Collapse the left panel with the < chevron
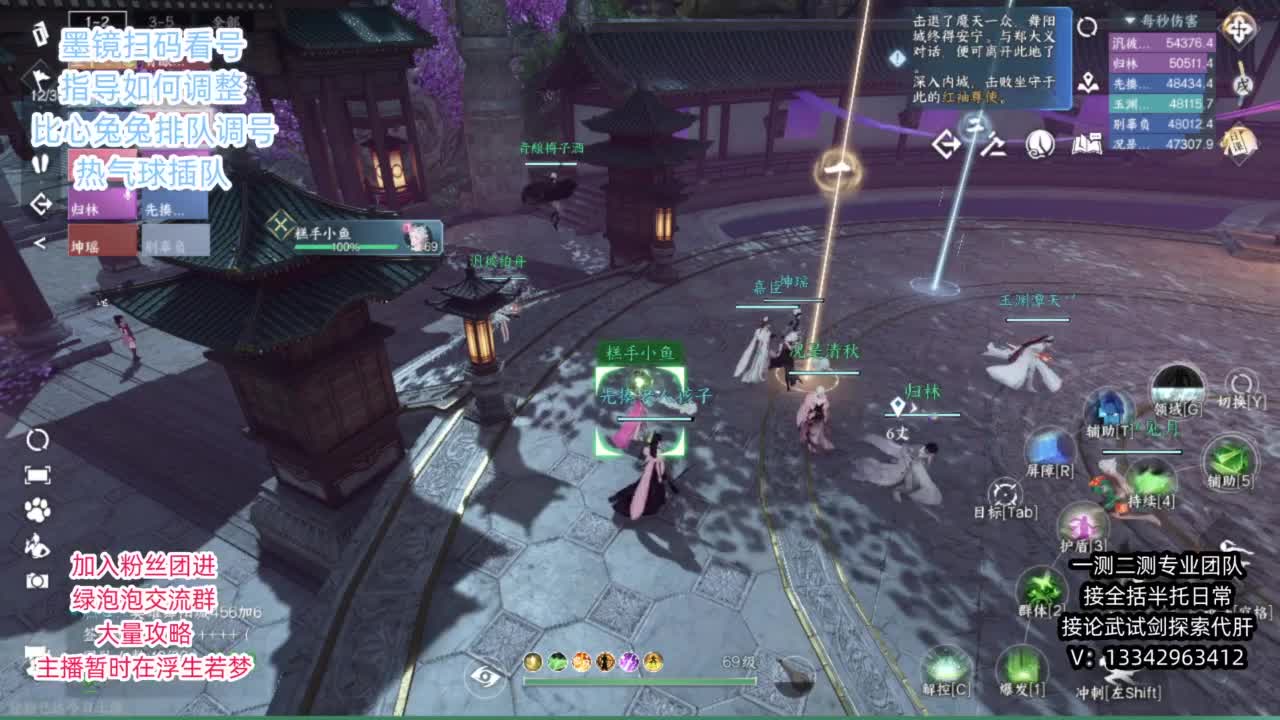 (x=40, y=243)
